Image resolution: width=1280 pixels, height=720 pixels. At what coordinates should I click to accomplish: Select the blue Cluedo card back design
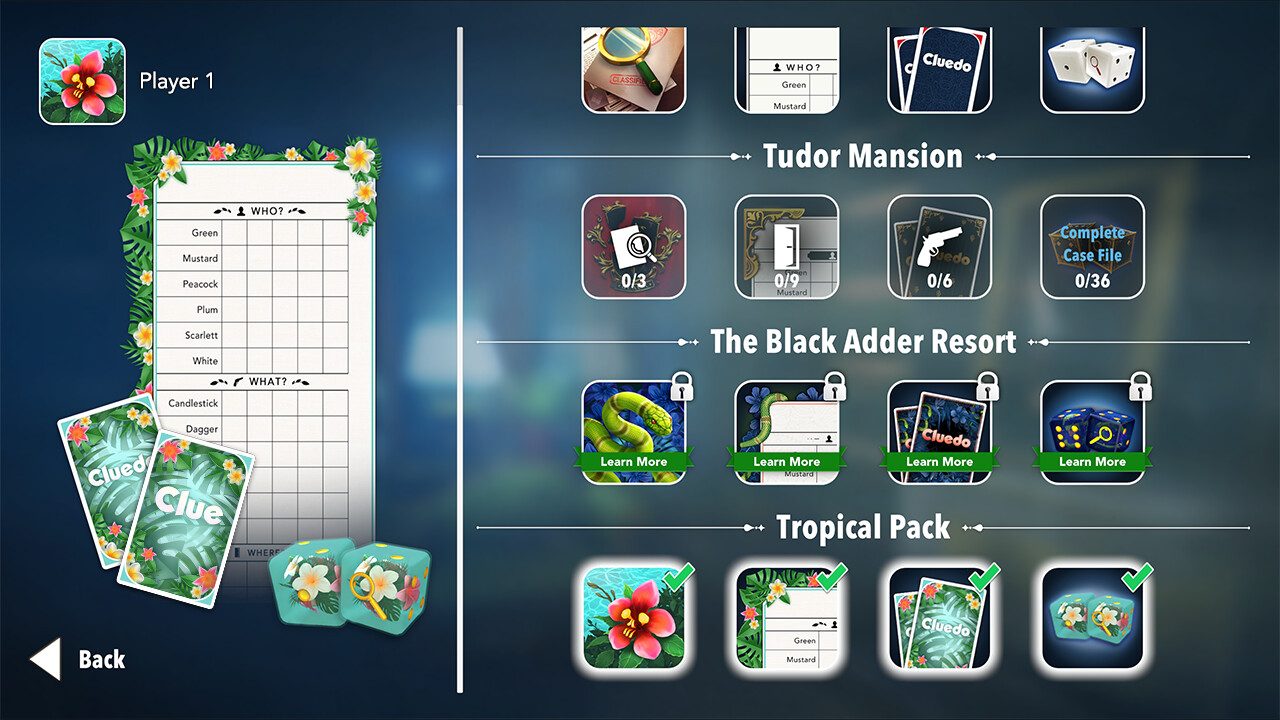click(939, 67)
